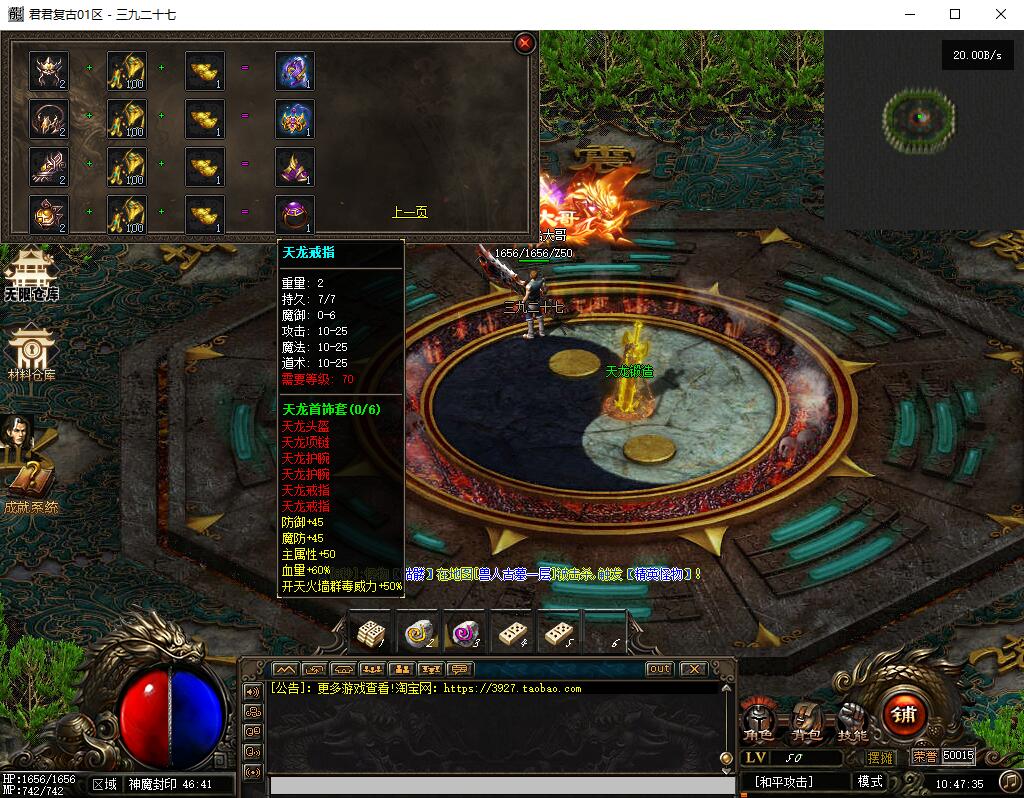
Task: Open the 无限仓库 warehouse
Action: click(30, 273)
